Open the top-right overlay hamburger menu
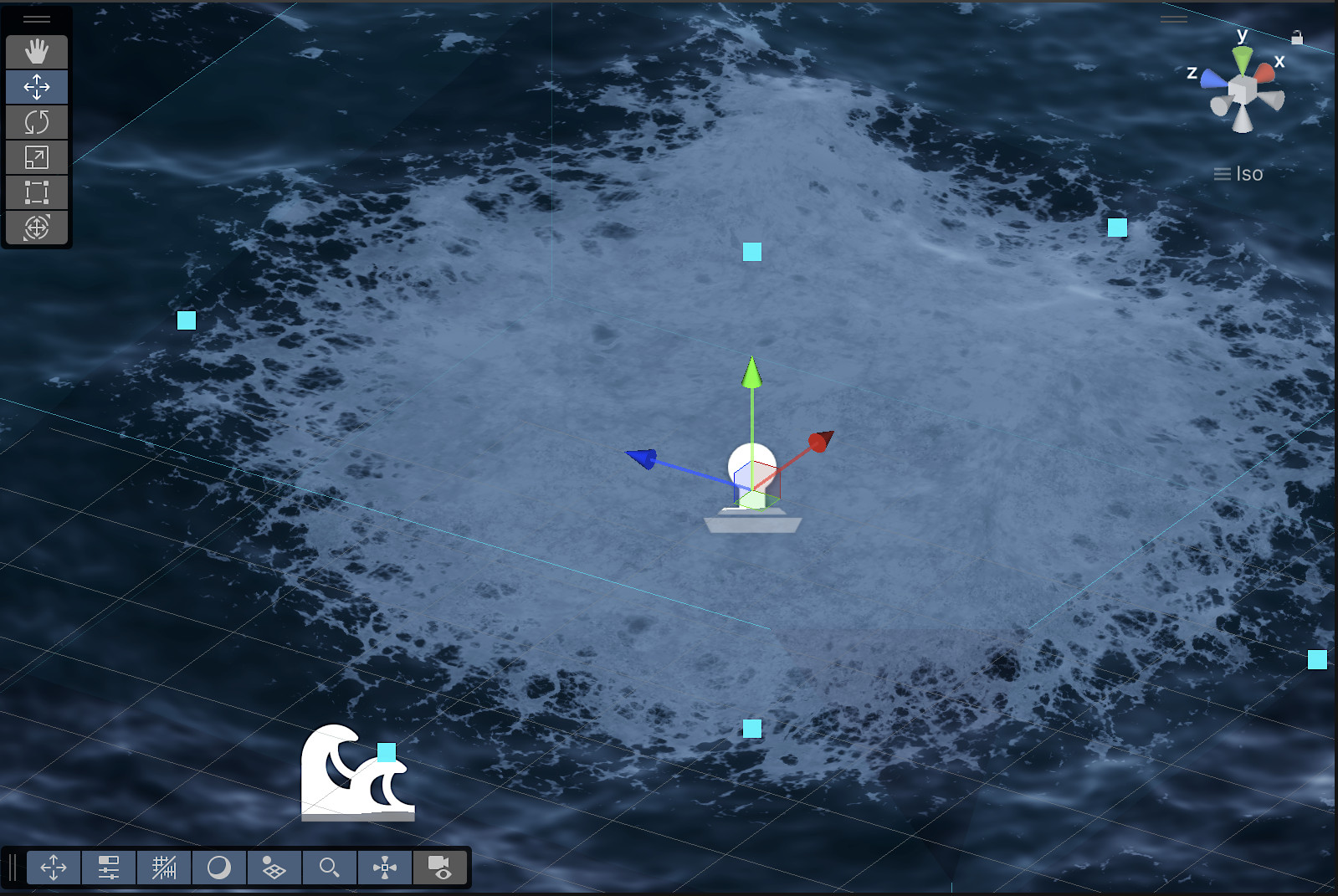Screen dimensions: 1338x896 click(x=1173, y=18)
